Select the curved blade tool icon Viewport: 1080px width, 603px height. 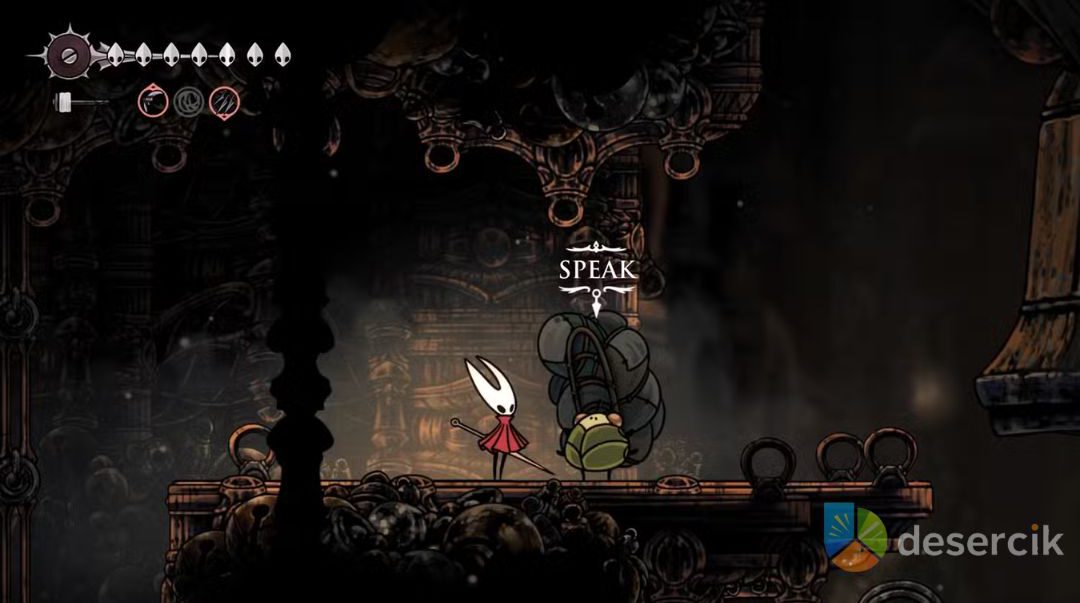click(153, 100)
